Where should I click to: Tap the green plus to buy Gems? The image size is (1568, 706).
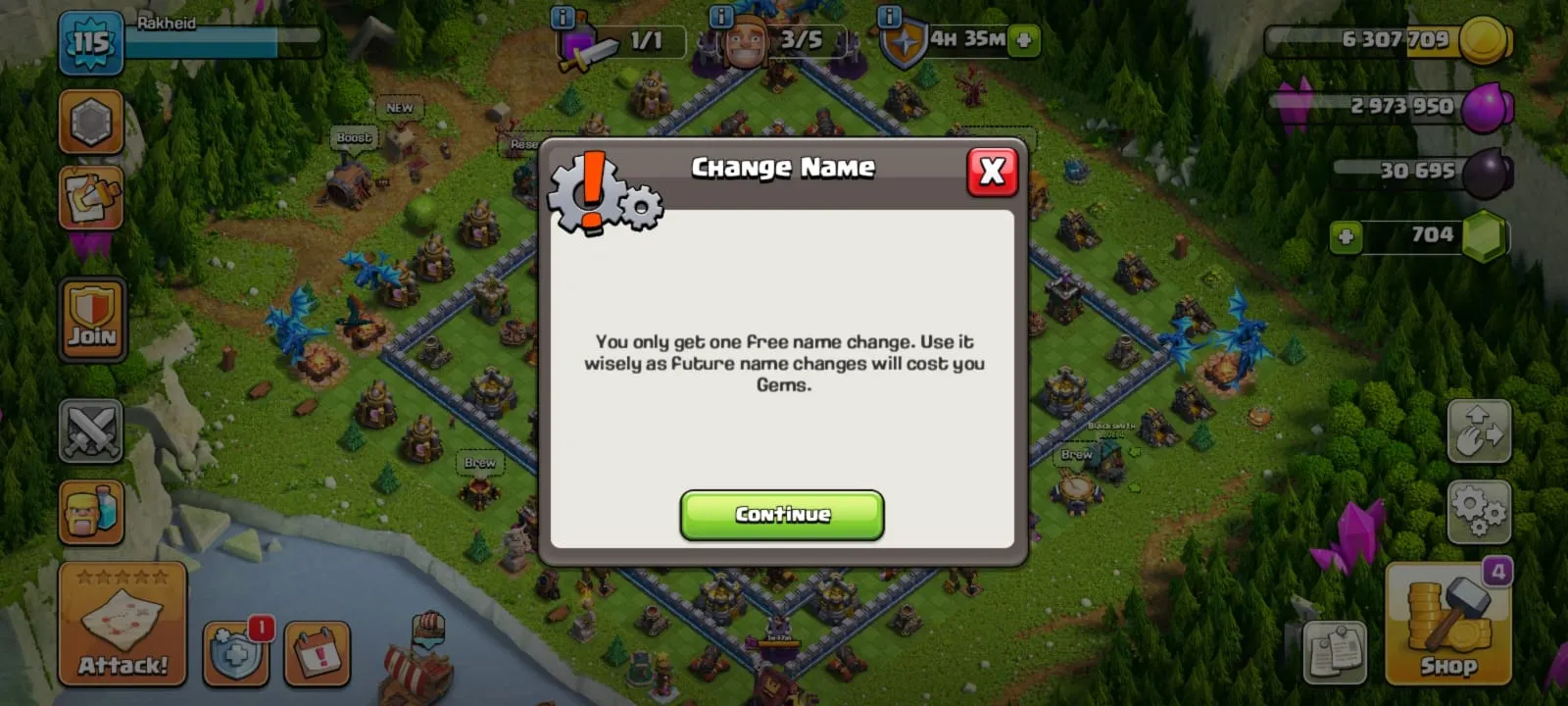coord(1347,235)
